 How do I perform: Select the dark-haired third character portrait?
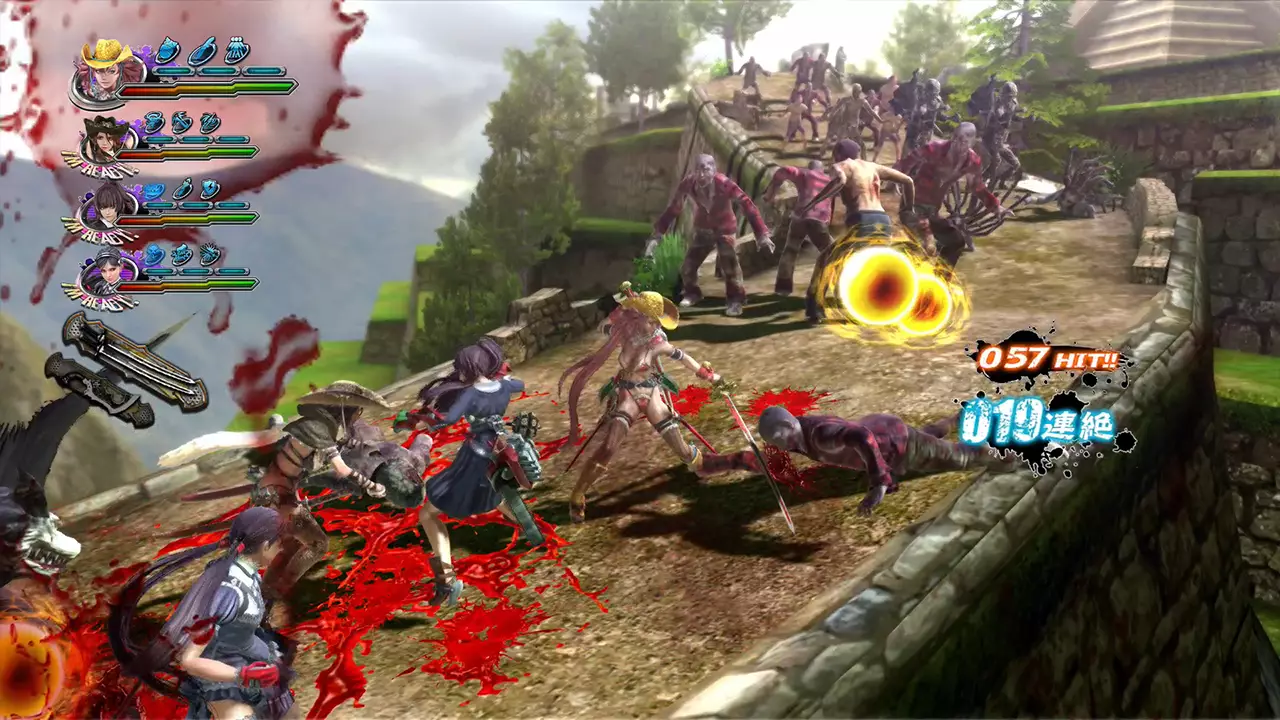(x=106, y=208)
